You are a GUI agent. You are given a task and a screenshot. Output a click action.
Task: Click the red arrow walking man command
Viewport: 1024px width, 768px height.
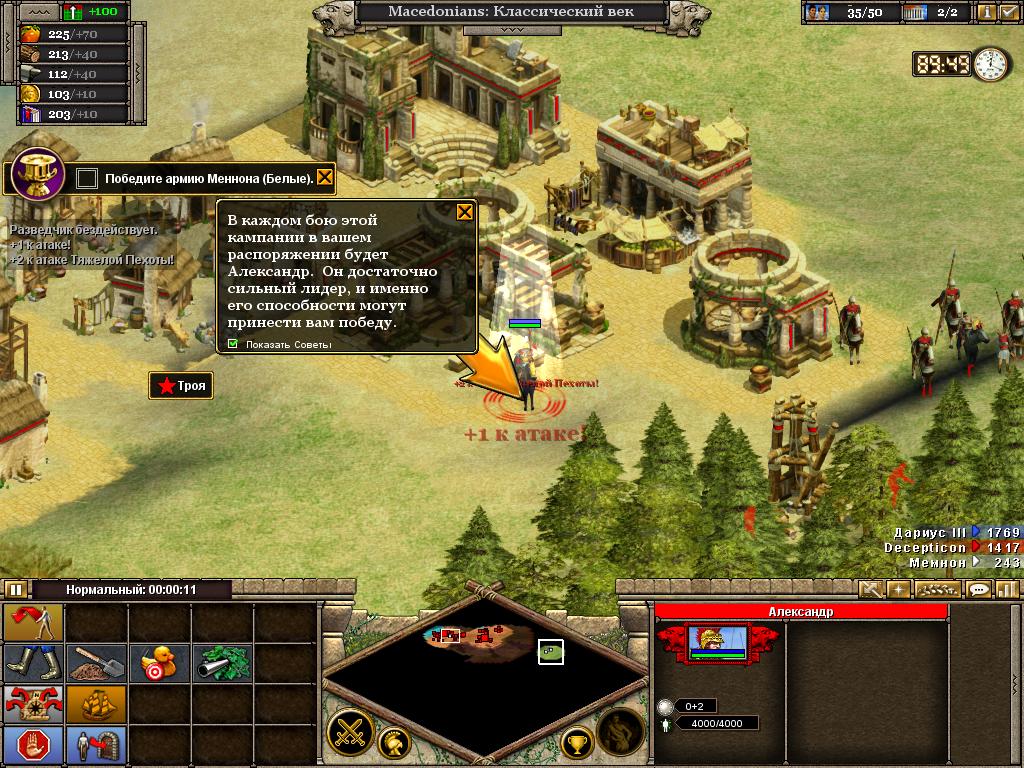(33, 622)
